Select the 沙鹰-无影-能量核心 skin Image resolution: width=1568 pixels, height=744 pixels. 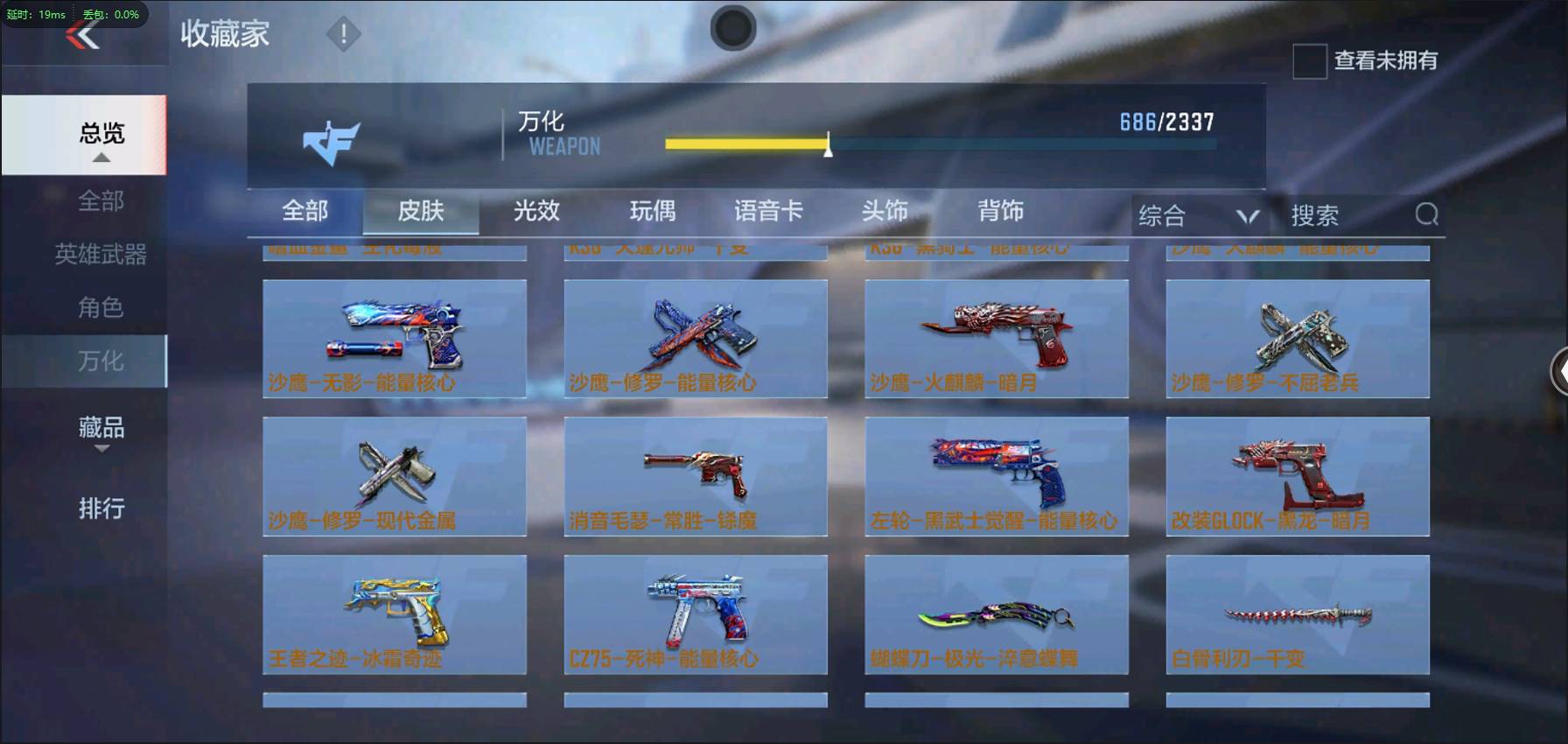(x=395, y=339)
